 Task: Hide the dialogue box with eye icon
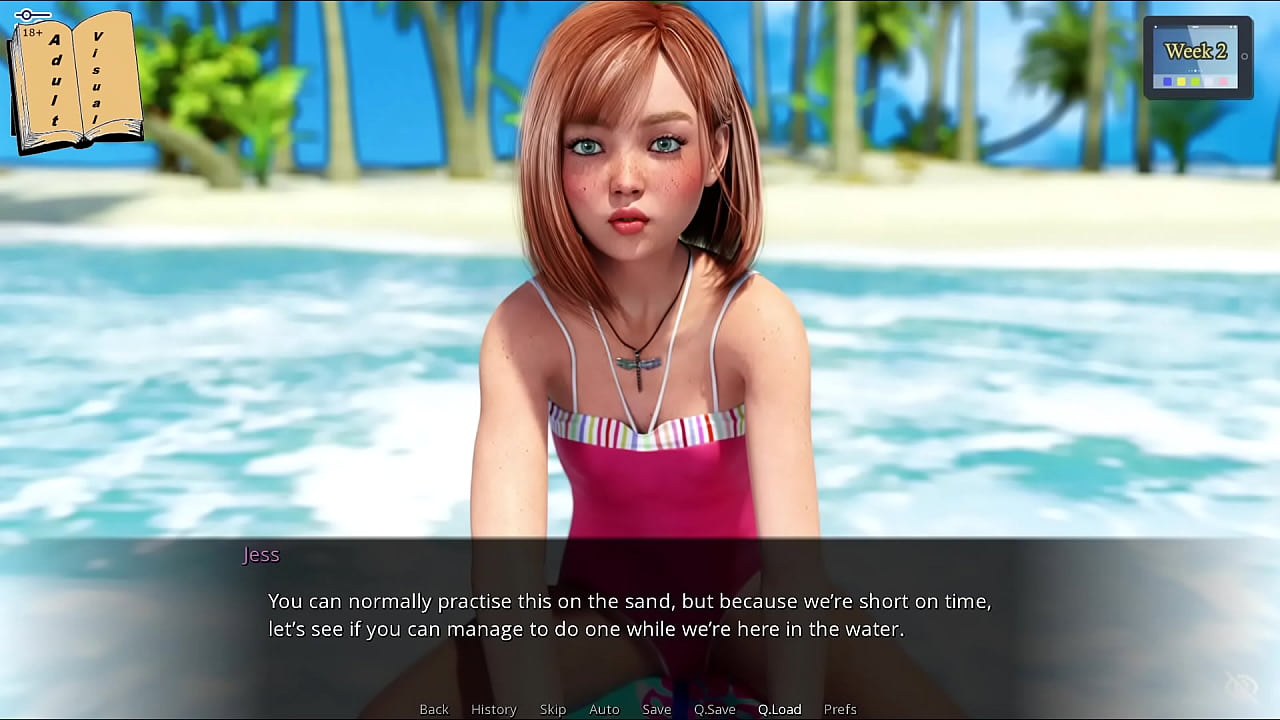(x=1241, y=686)
